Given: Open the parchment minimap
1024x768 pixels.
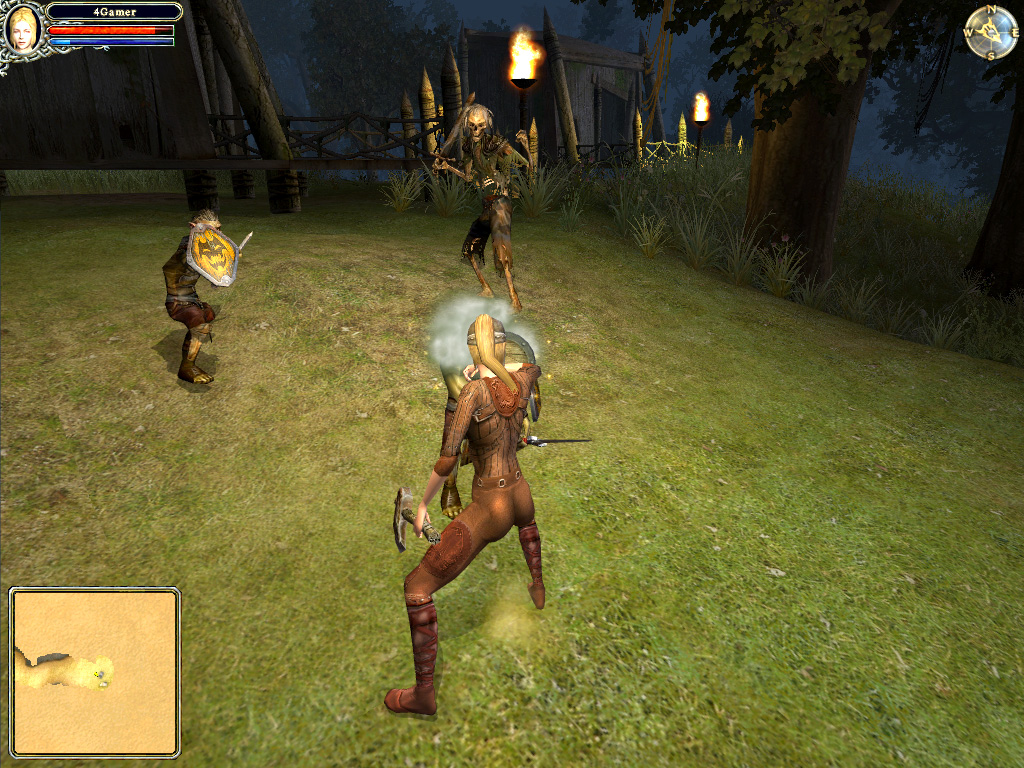Looking at the screenshot, I should point(95,672).
